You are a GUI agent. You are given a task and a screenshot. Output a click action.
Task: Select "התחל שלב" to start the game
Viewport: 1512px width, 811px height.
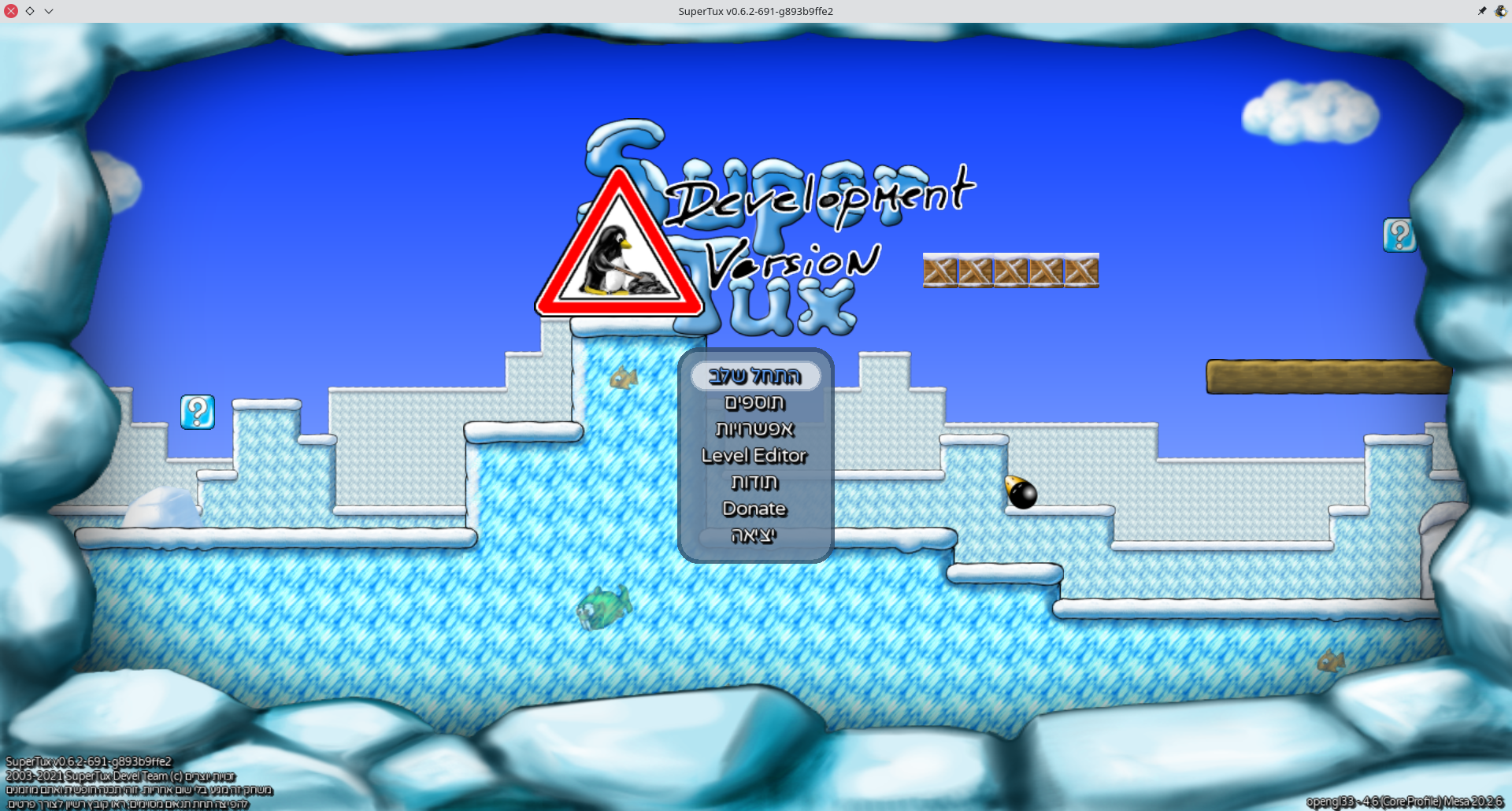(x=755, y=376)
